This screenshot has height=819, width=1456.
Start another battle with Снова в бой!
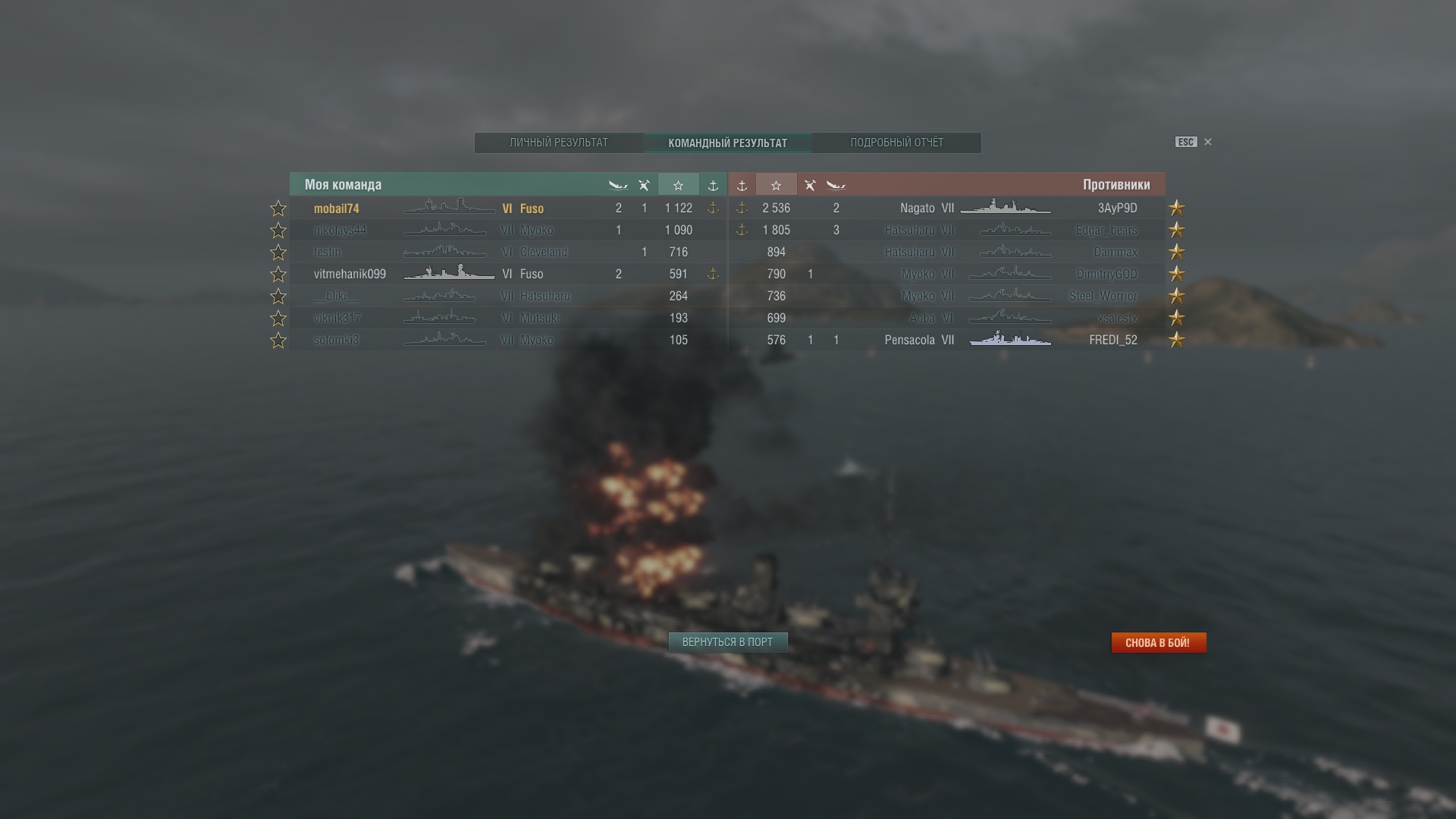point(1158,642)
